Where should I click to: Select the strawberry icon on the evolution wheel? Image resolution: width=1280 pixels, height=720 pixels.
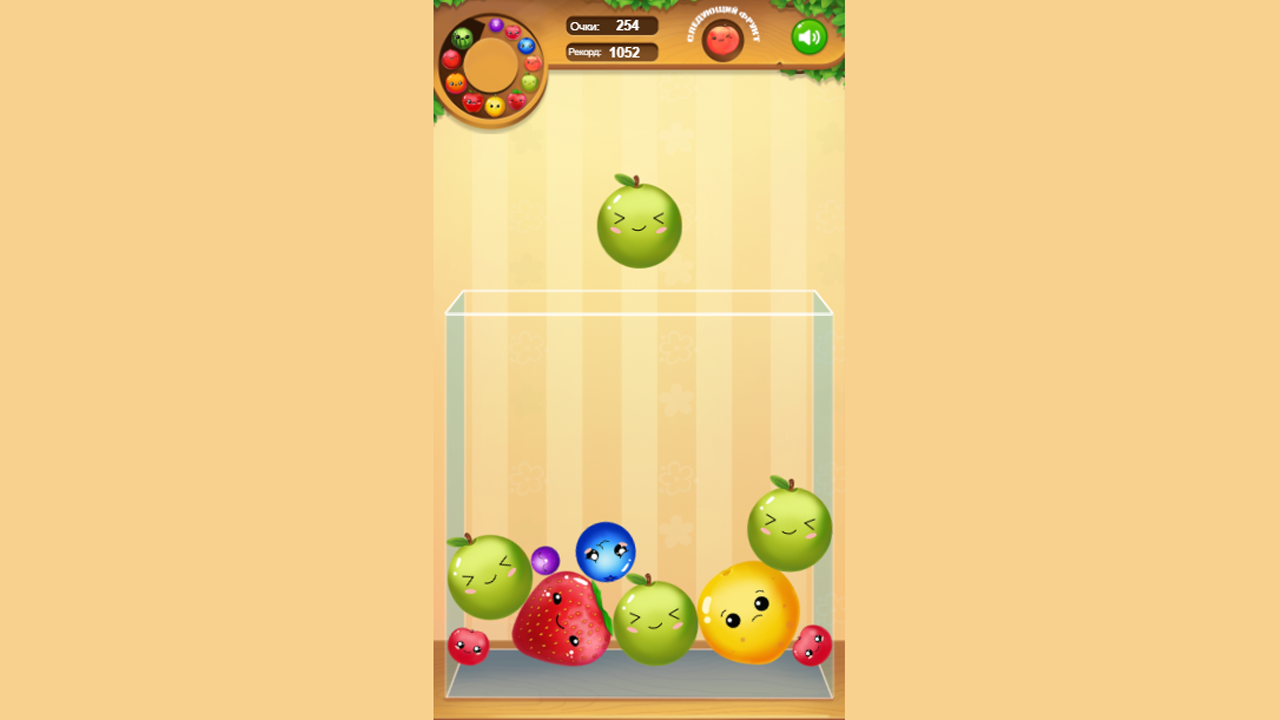(516, 100)
